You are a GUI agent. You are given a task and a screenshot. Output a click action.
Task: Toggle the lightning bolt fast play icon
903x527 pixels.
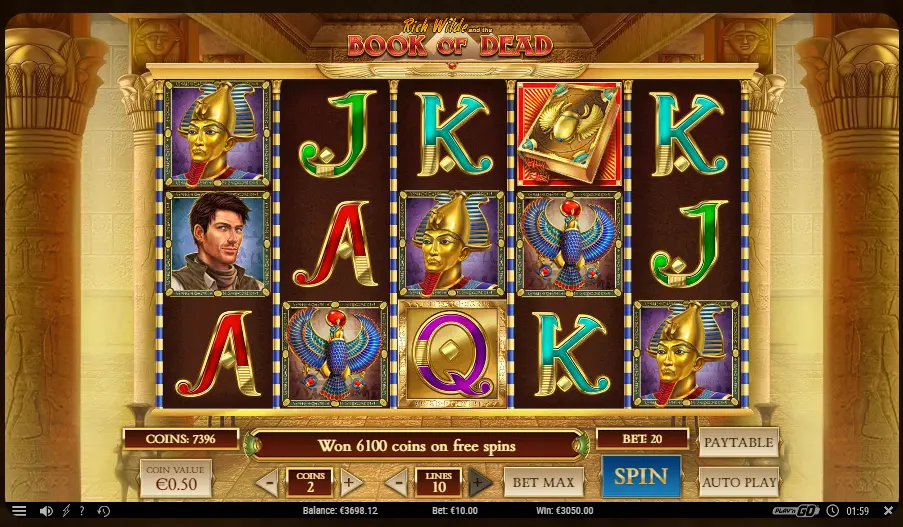(x=66, y=511)
